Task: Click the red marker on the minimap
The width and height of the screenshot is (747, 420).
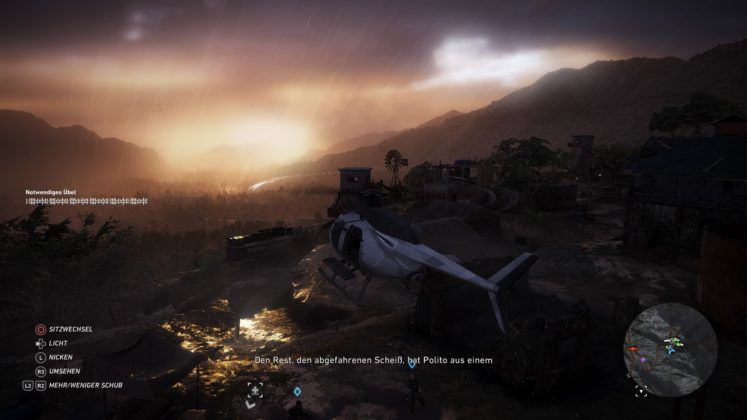Action: [632, 350]
